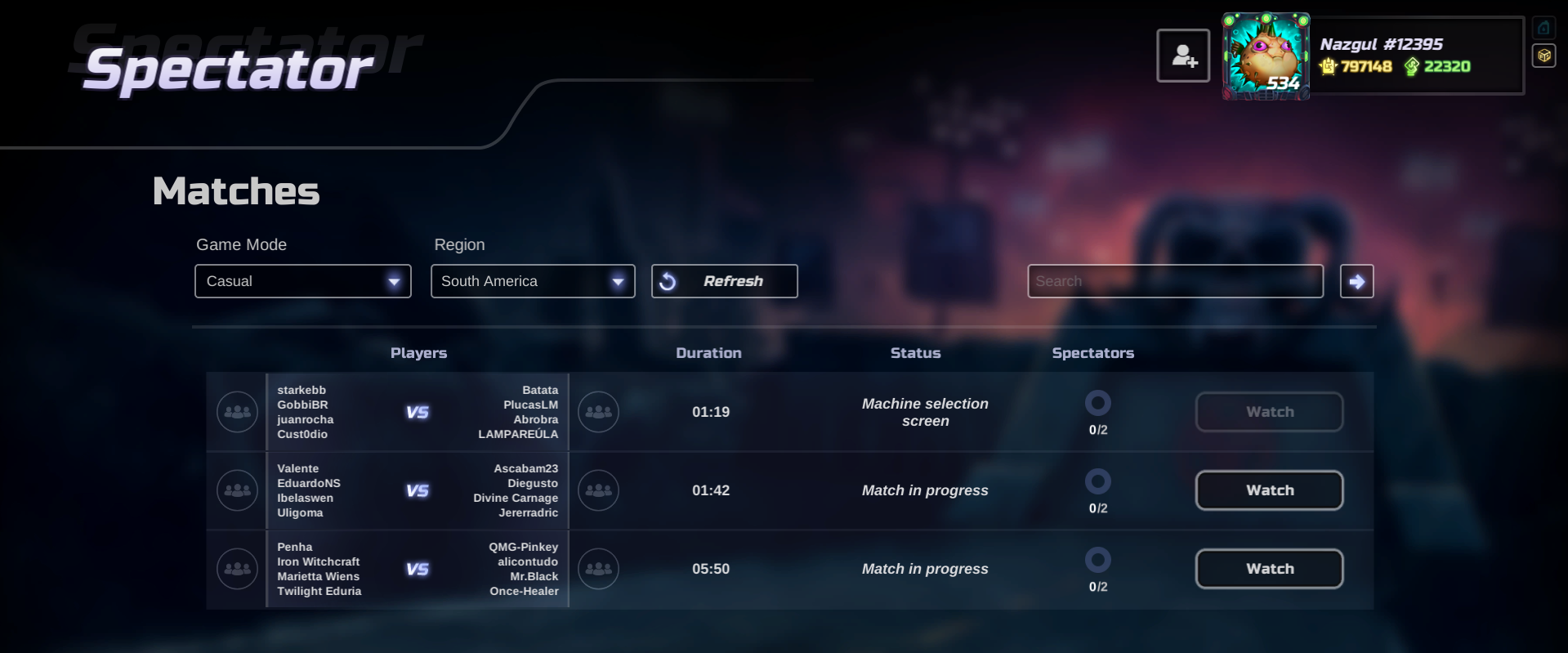Click the gold badge currency icon
The image size is (1568, 653).
tap(1328, 67)
